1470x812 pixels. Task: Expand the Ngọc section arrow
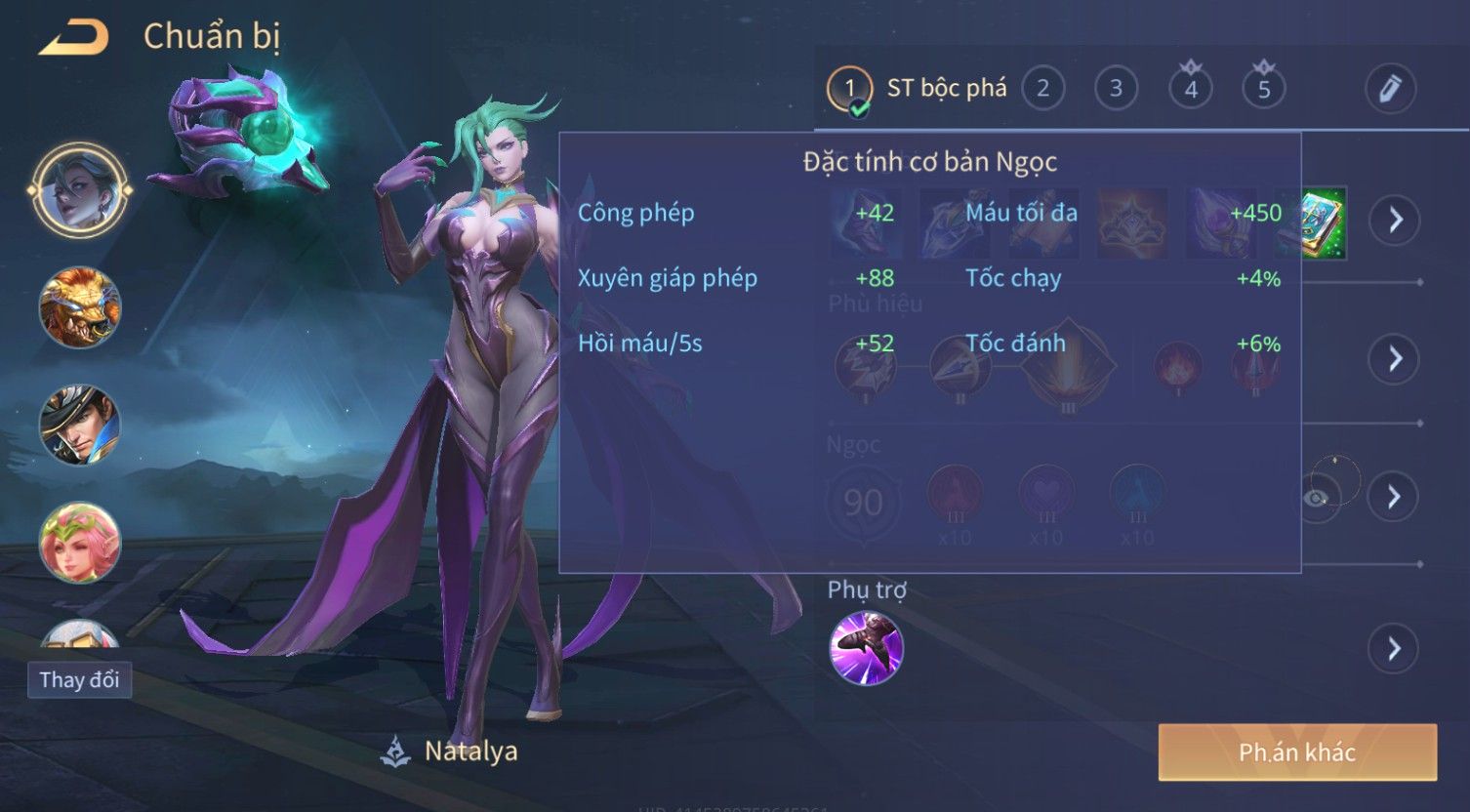pyautogui.click(x=1395, y=497)
